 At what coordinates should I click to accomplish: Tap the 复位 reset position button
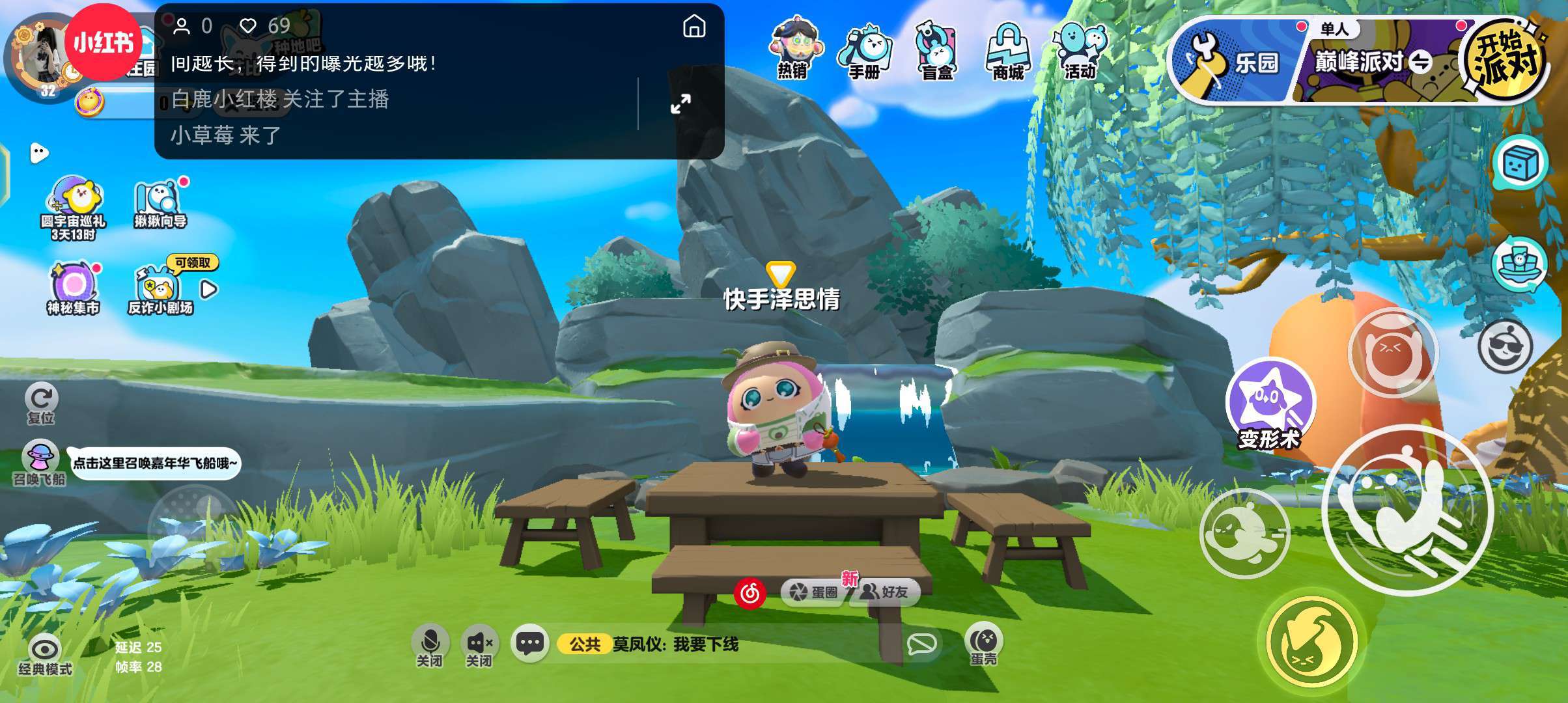pyautogui.click(x=41, y=402)
